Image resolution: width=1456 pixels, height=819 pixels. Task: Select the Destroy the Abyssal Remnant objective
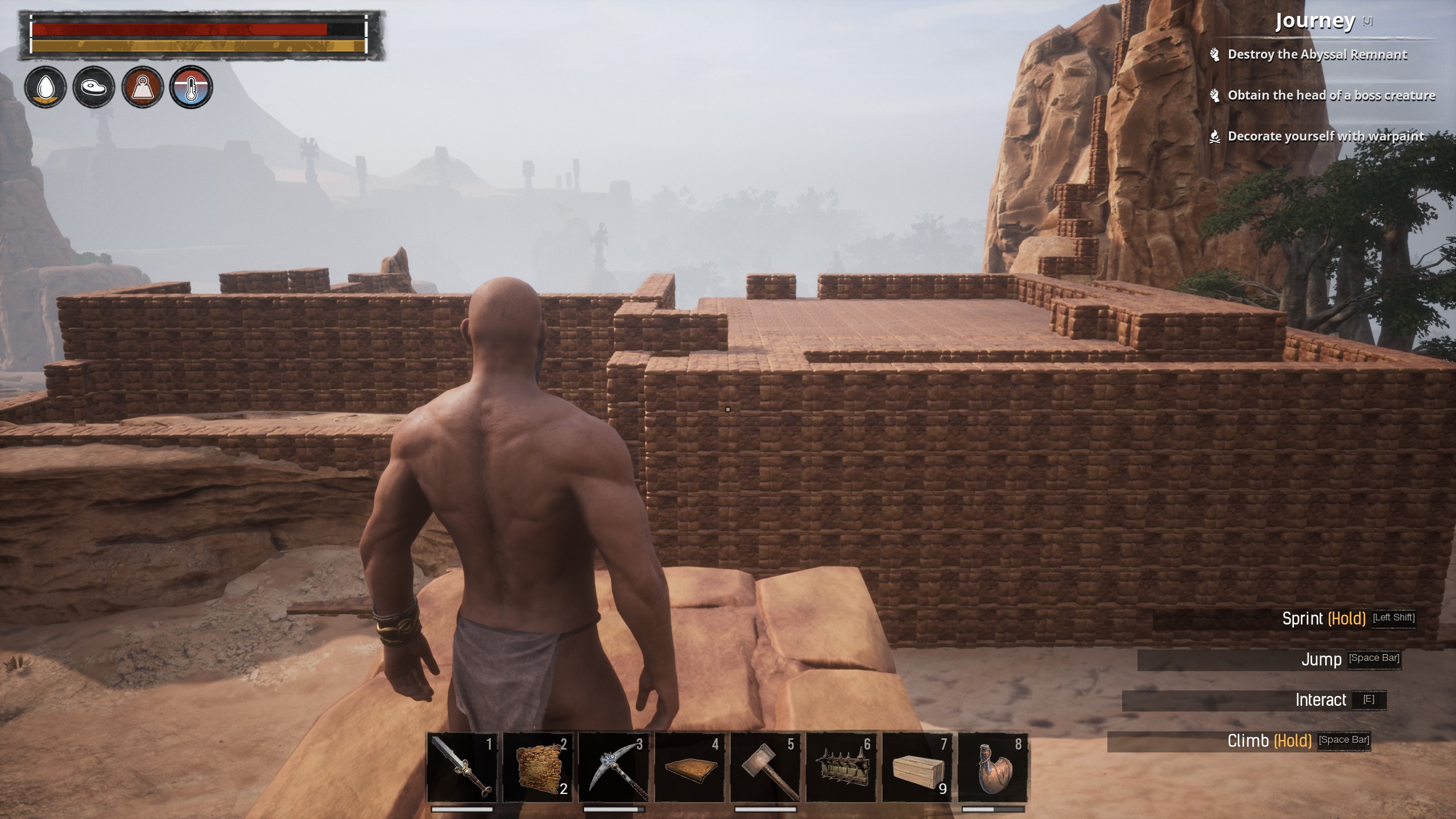1317,55
